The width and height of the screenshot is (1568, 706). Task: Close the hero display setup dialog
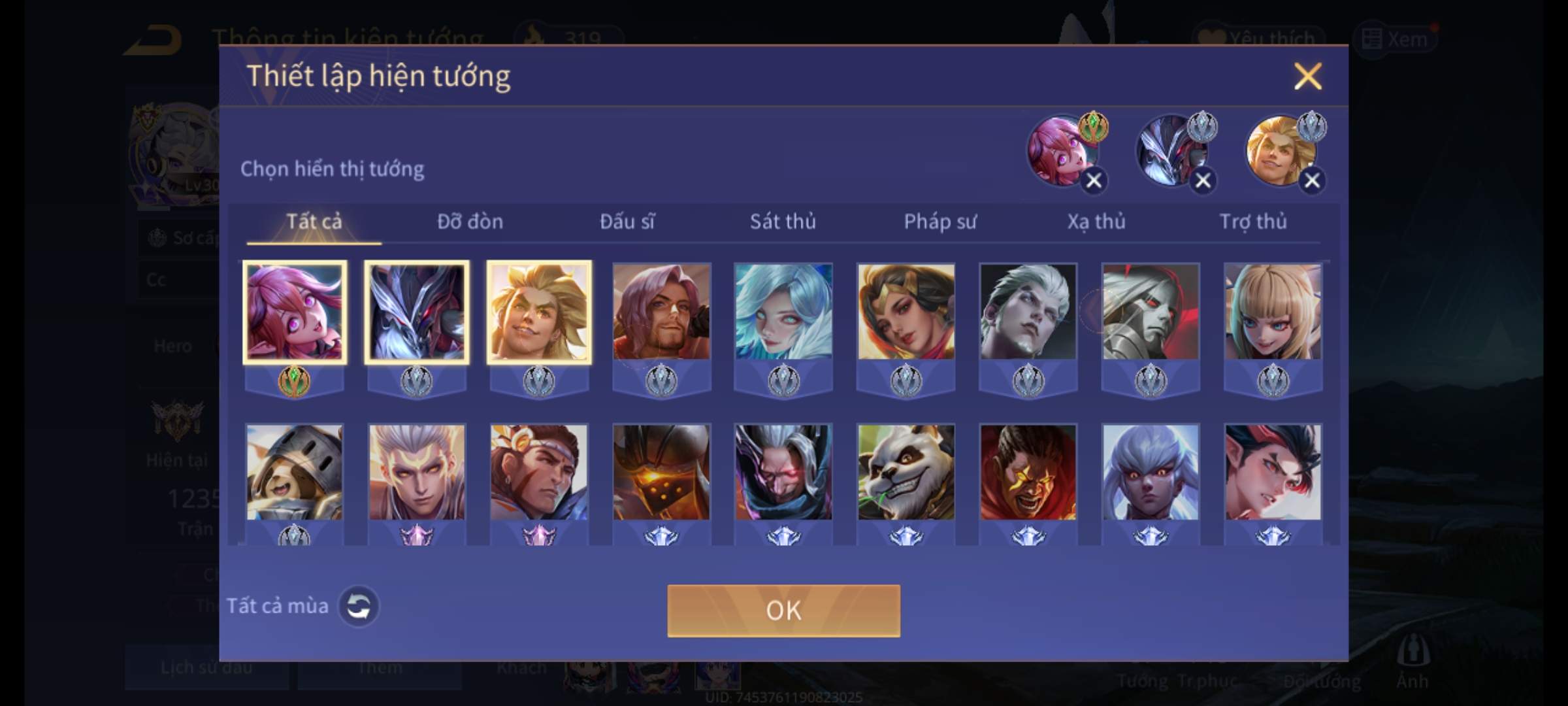tap(1307, 76)
